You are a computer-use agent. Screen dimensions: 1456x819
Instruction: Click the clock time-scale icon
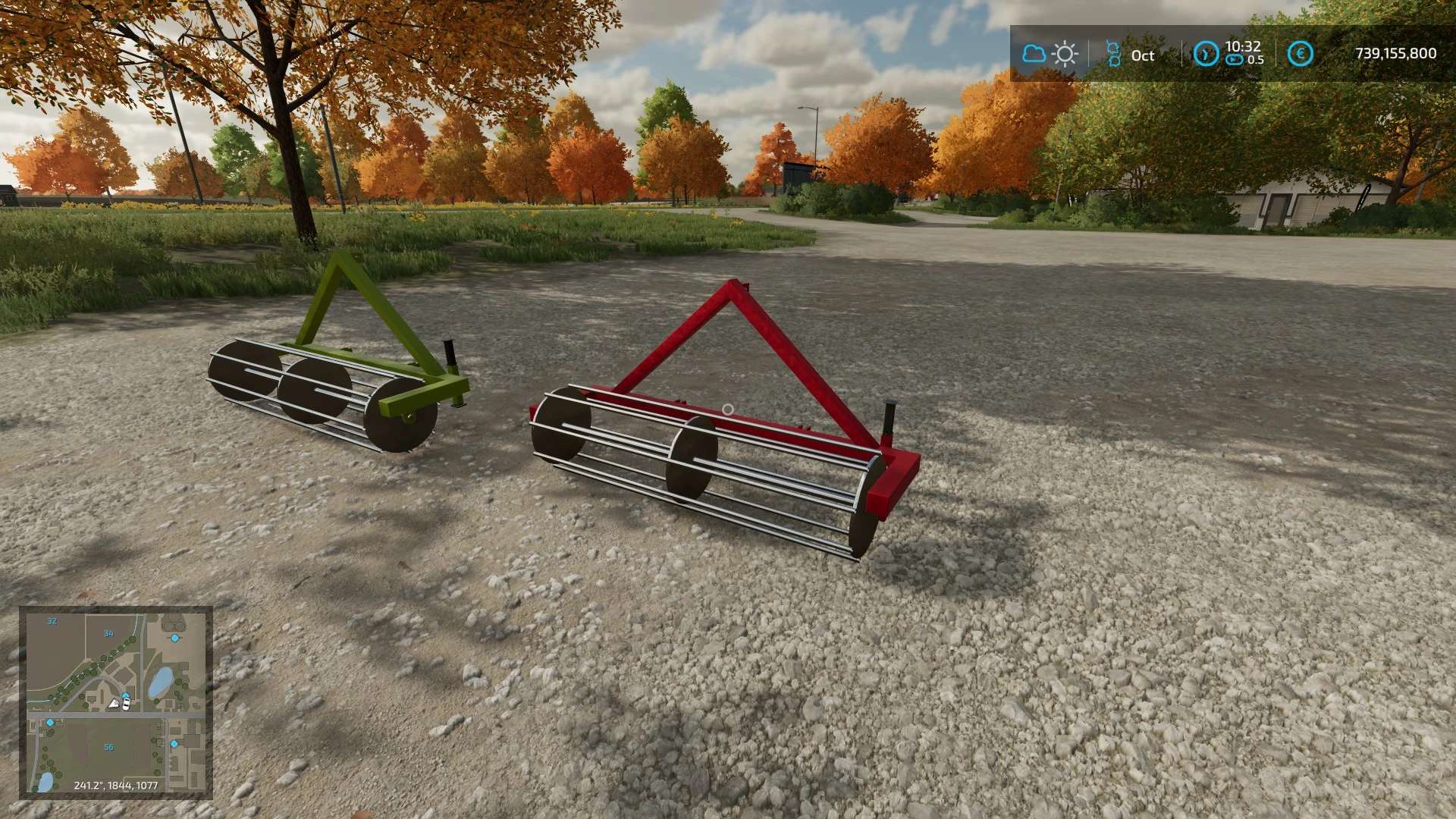pyautogui.click(x=1205, y=54)
